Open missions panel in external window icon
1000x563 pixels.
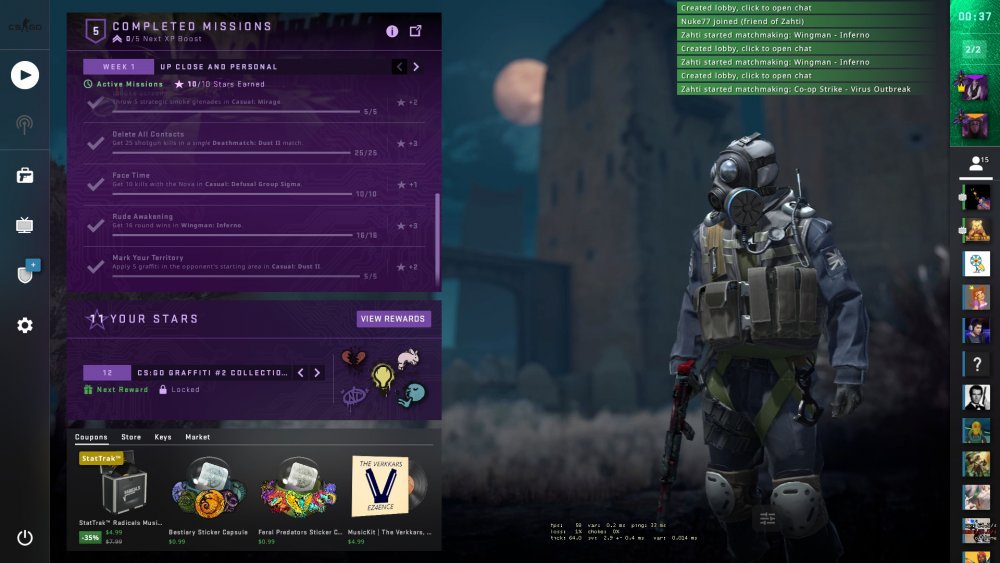click(x=416, y=31)
